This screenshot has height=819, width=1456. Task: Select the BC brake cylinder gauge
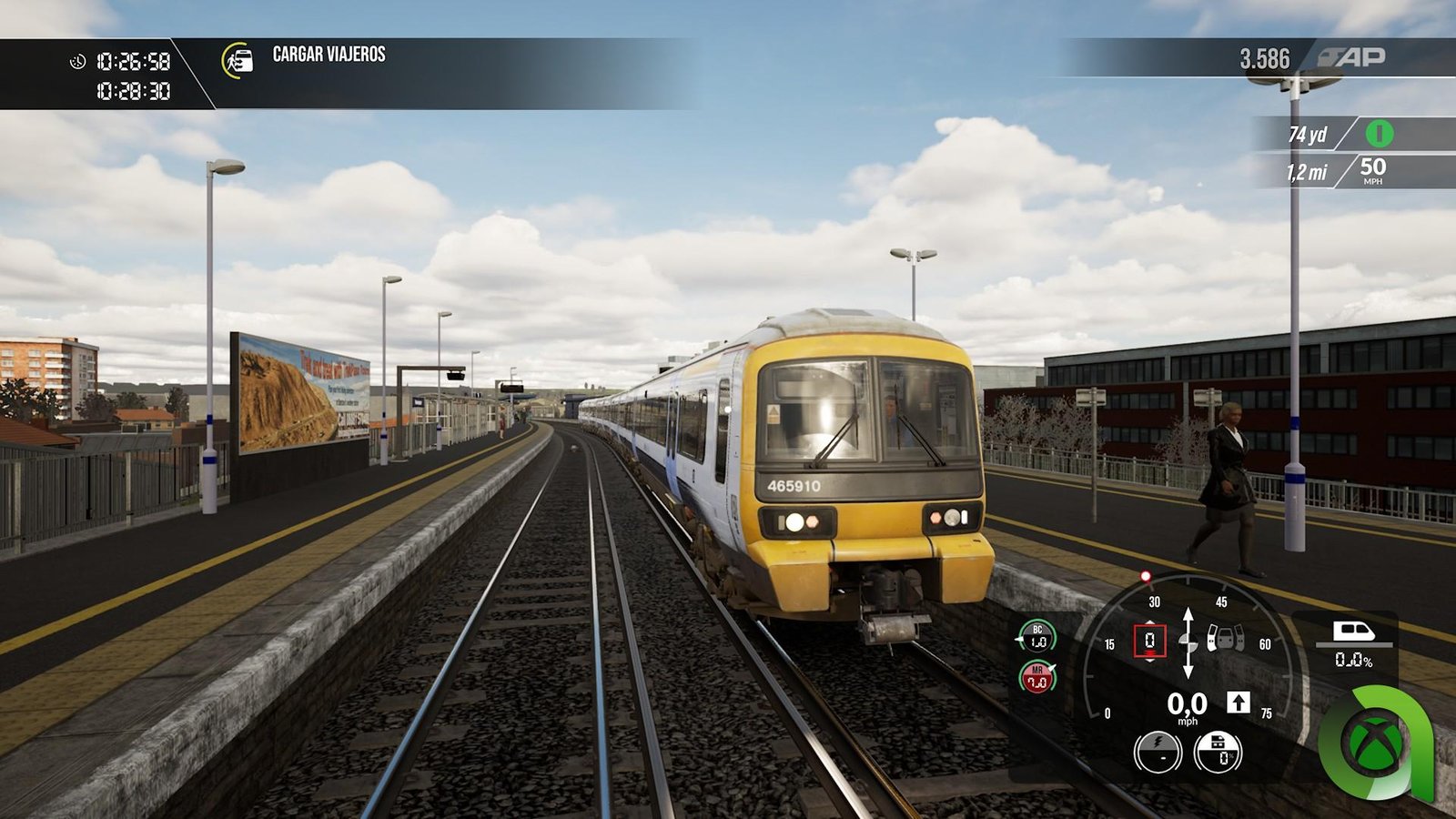coord(1037,636)
